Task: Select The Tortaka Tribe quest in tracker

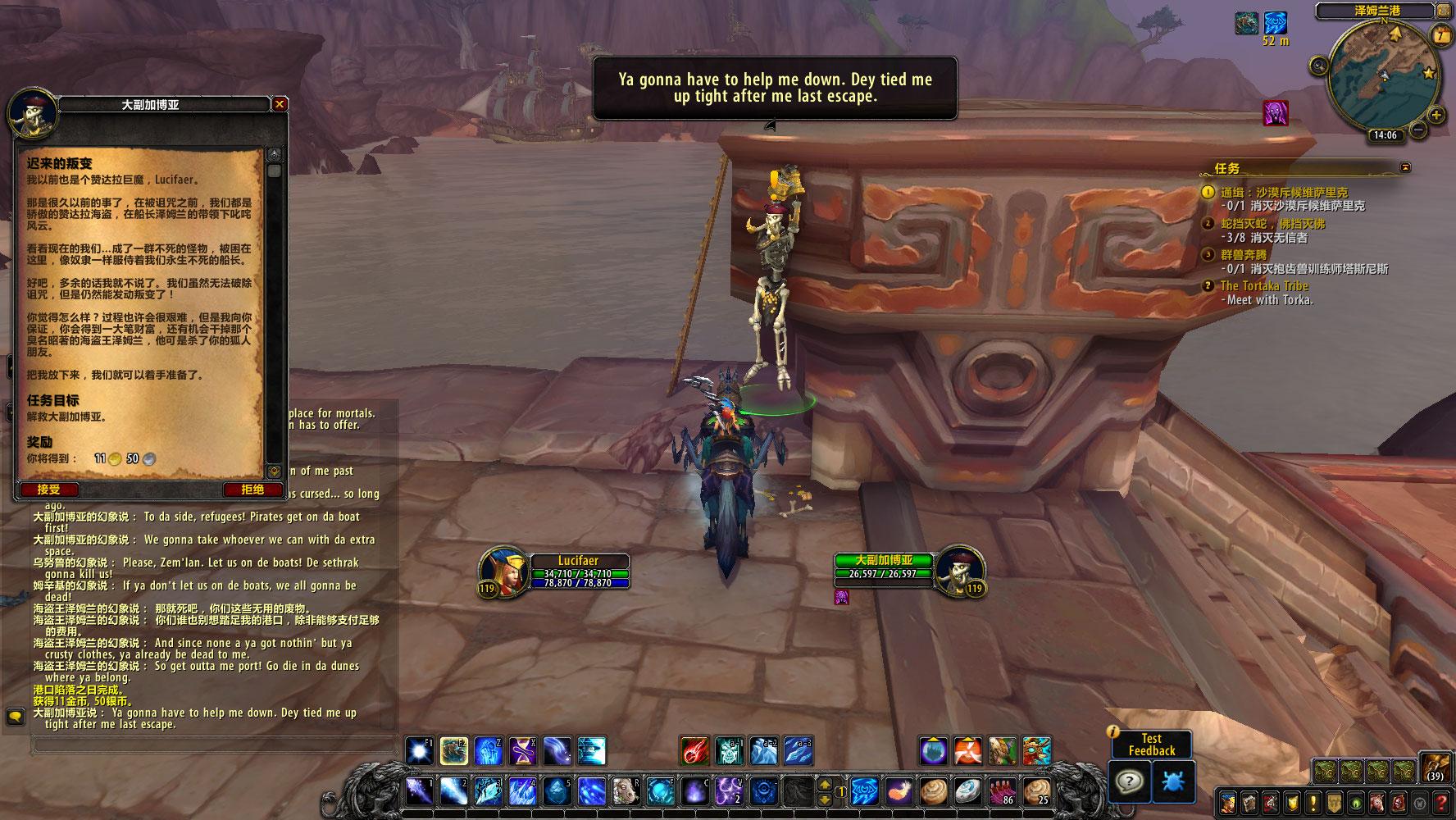Action: click(1264, 285)
